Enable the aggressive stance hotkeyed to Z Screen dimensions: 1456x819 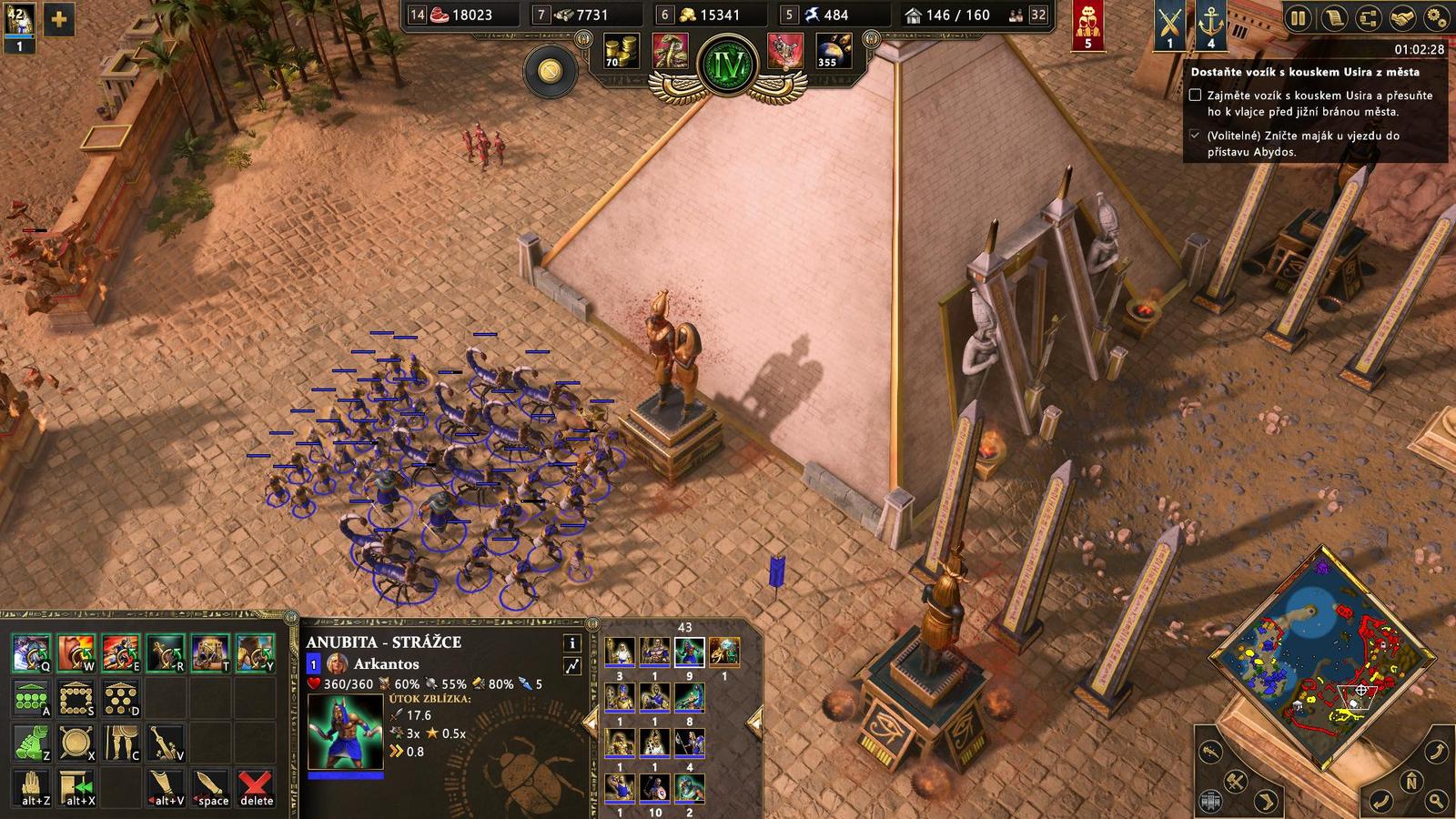33,742
